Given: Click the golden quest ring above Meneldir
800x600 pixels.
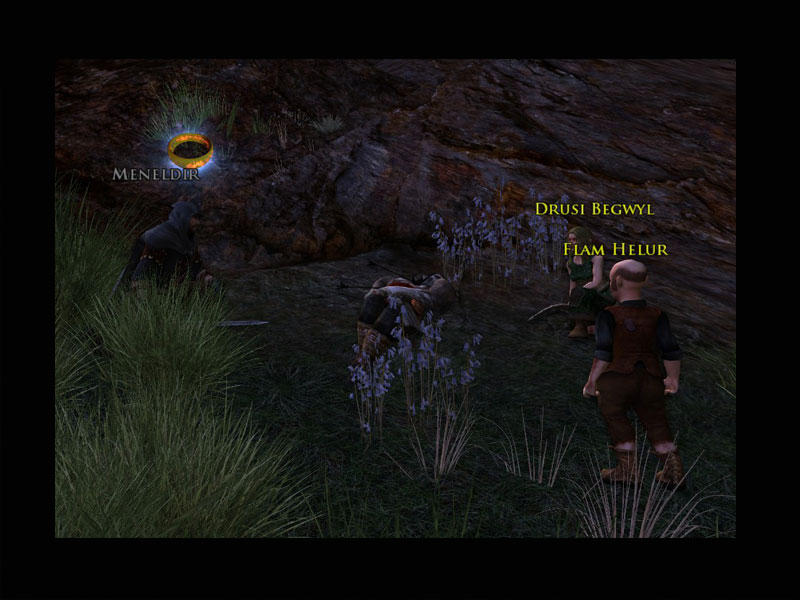Looking at the screenshot, I should point(190,150).
